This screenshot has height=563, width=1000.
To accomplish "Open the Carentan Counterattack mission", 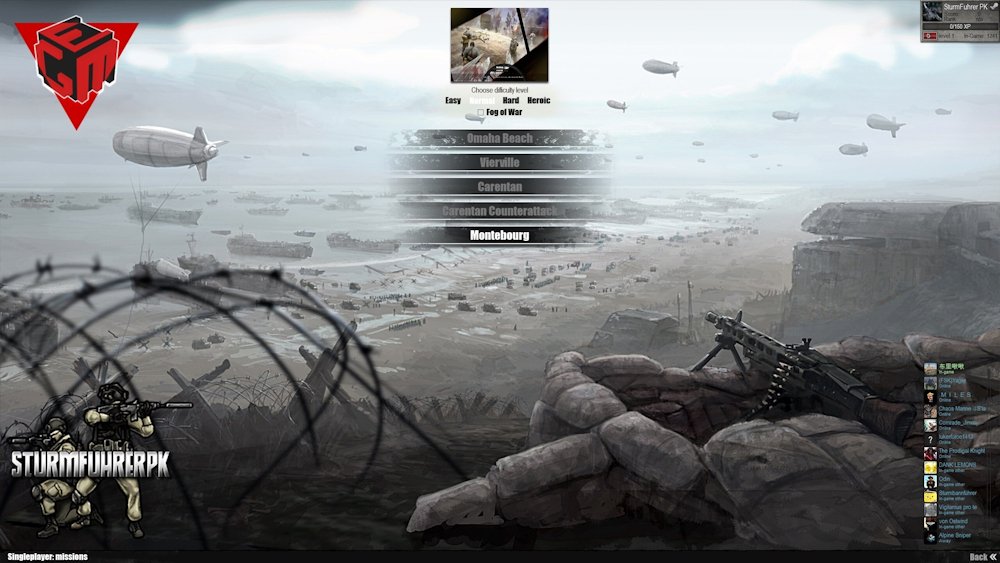I will tap(499, 211).
